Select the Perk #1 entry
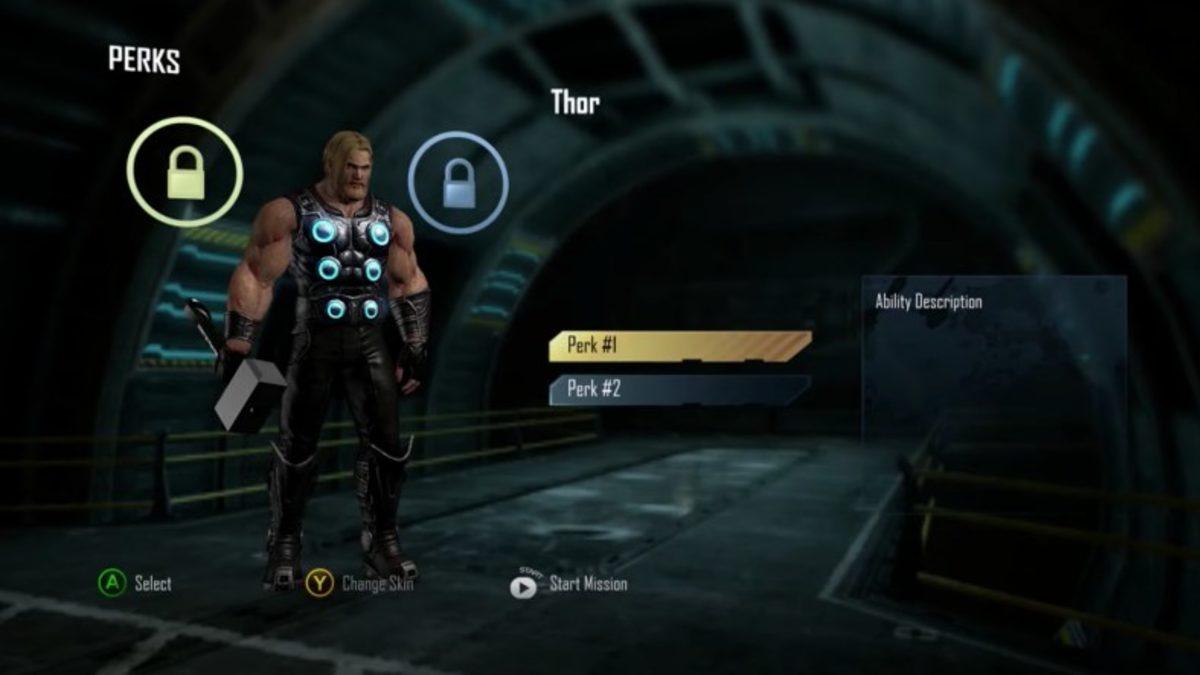The width and height of the screenshot is (1200, 675). (x=679, y=346)
